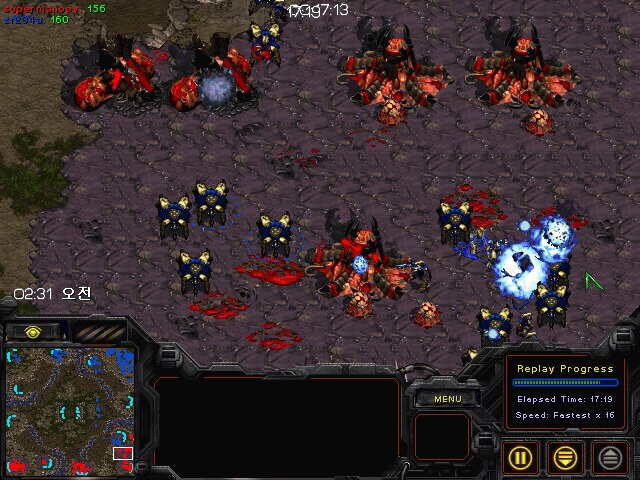
Task: Slow down the replay speed
Action: (x=567, y=457)
